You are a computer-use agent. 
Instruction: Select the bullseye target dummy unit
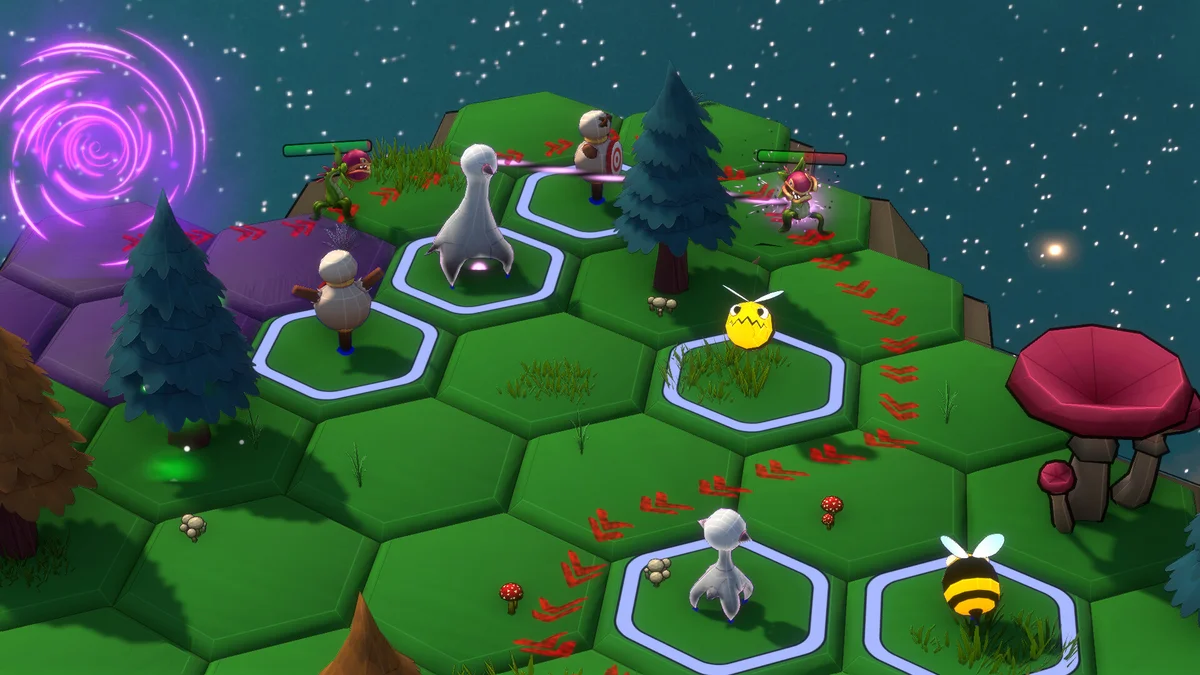[x=600, y=145]
